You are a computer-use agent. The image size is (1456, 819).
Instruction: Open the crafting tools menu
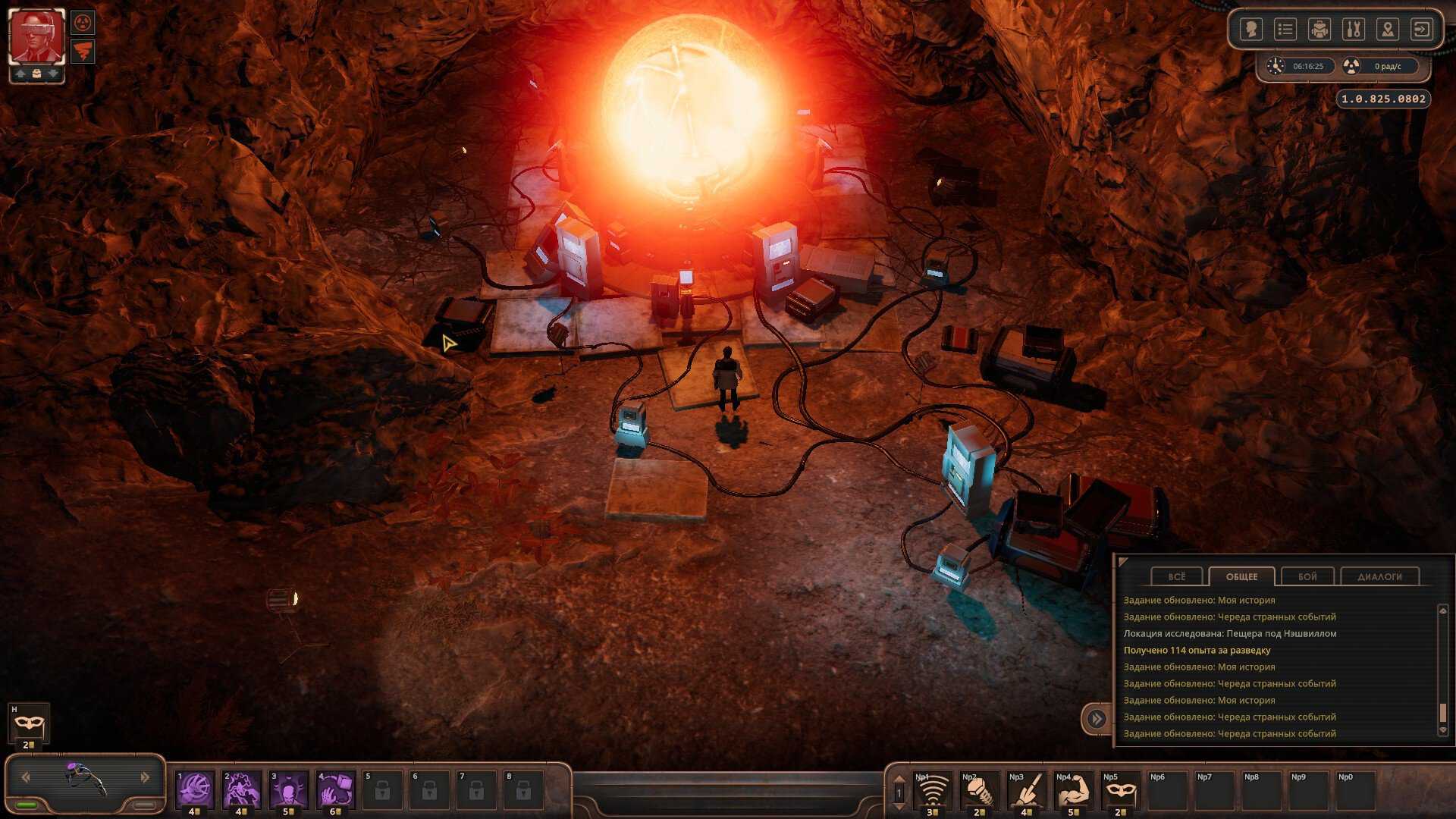click(1353, 30)
